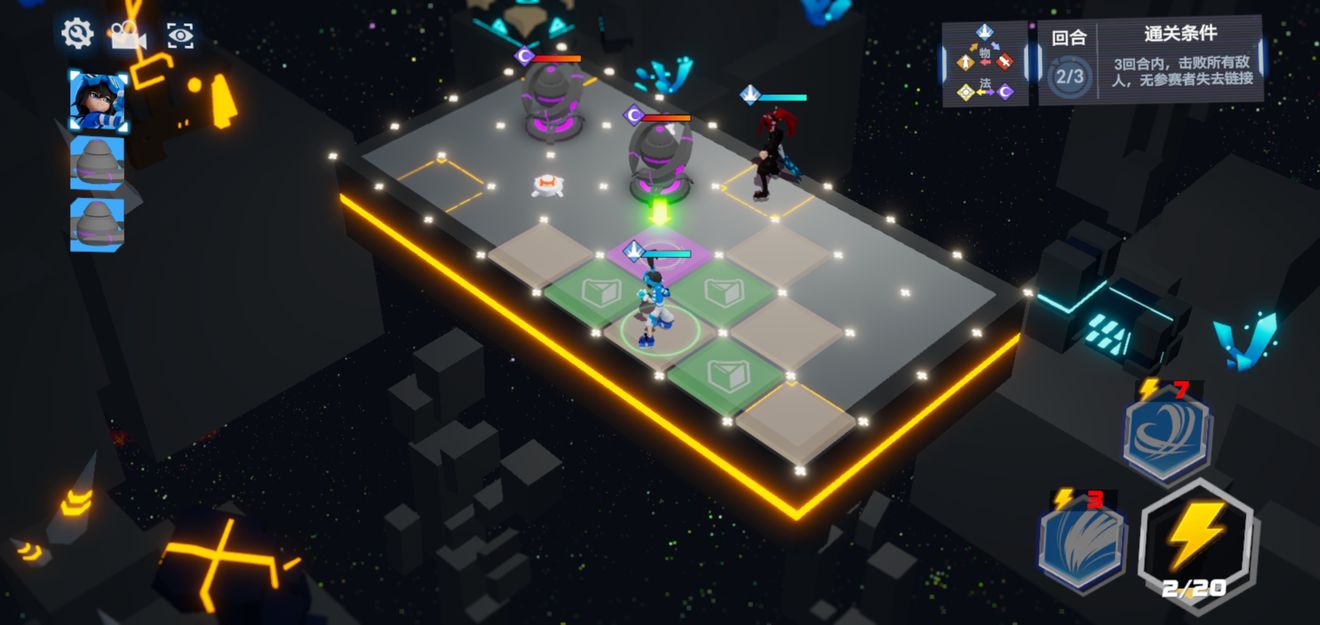Show the clear conditions panel
1320x625 pixels.
(1180, 62)
